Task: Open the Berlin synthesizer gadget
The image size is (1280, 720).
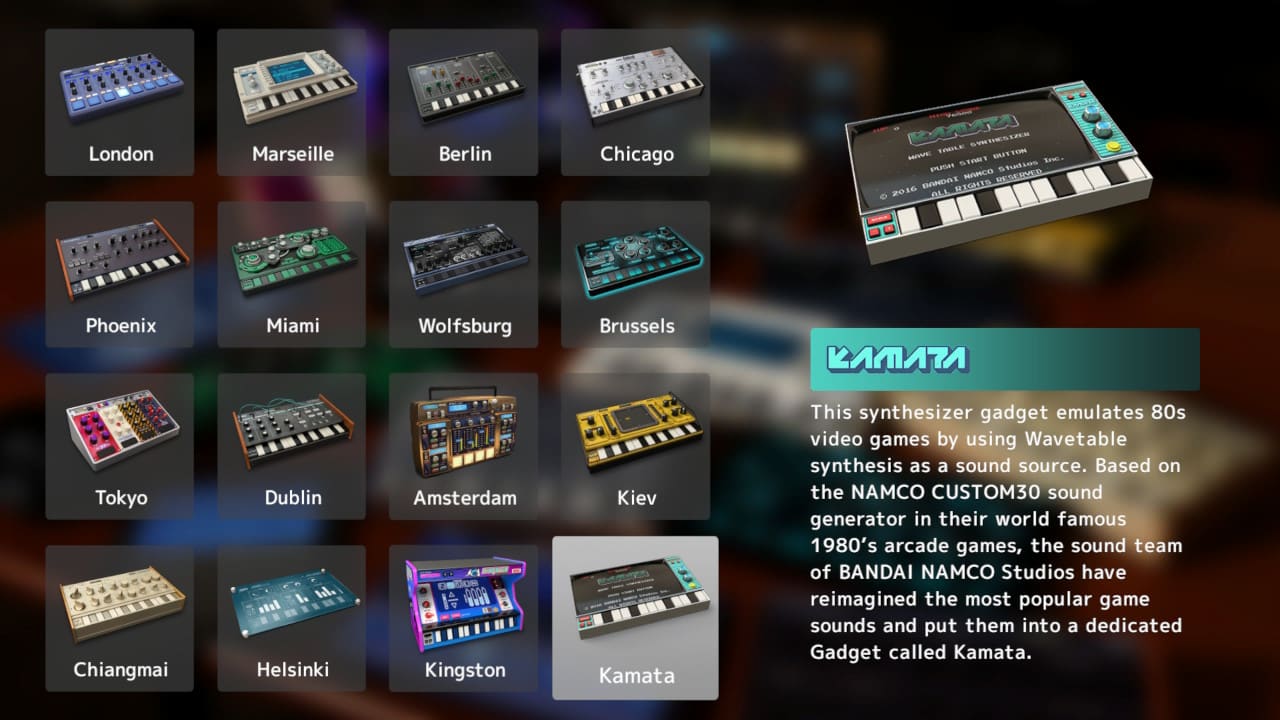Action: tap(463, 100)
